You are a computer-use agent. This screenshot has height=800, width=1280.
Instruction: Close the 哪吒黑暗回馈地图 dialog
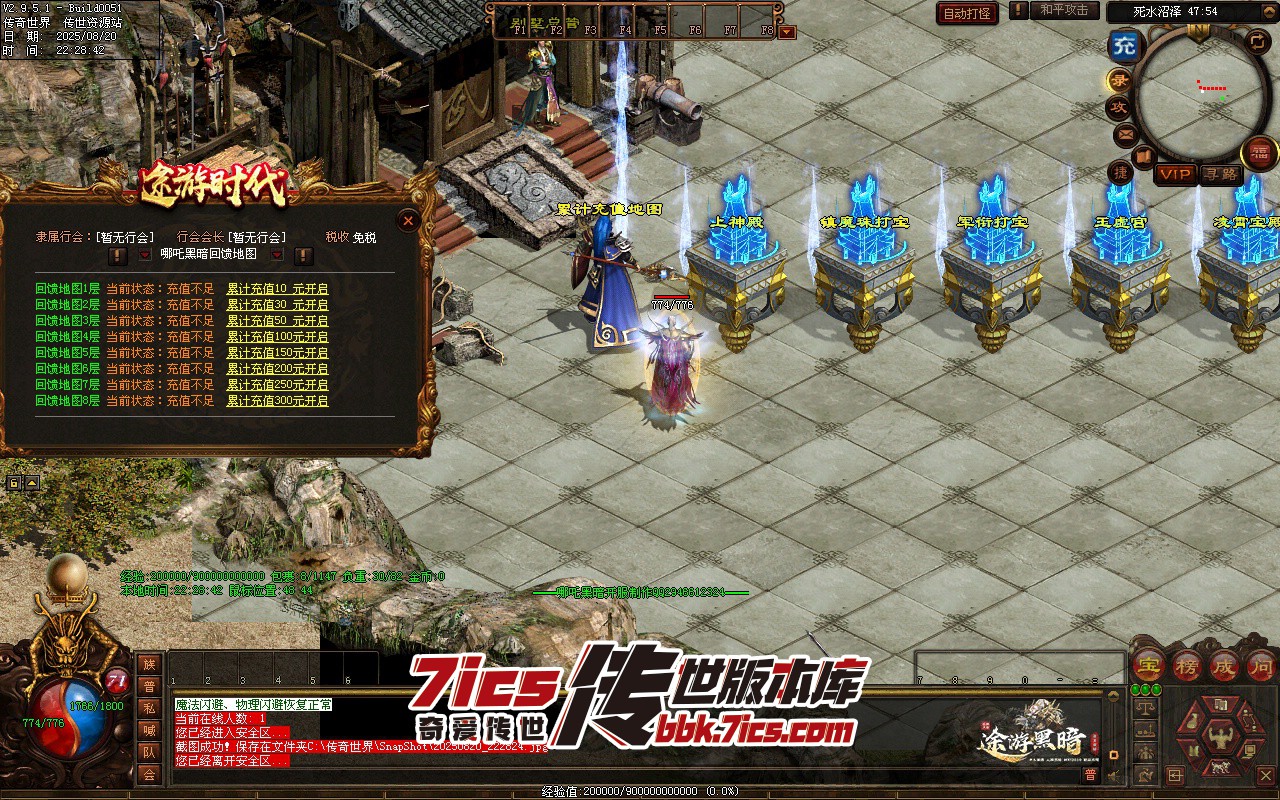coord(407,220)
